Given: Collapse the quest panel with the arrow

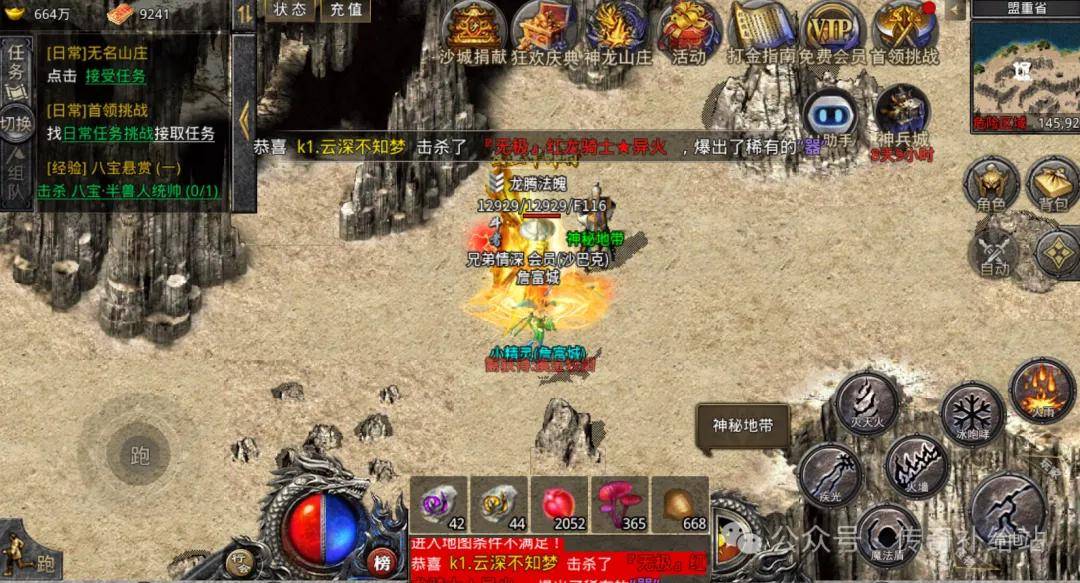Looking at the screenshot, I should [x=244, y=121].
